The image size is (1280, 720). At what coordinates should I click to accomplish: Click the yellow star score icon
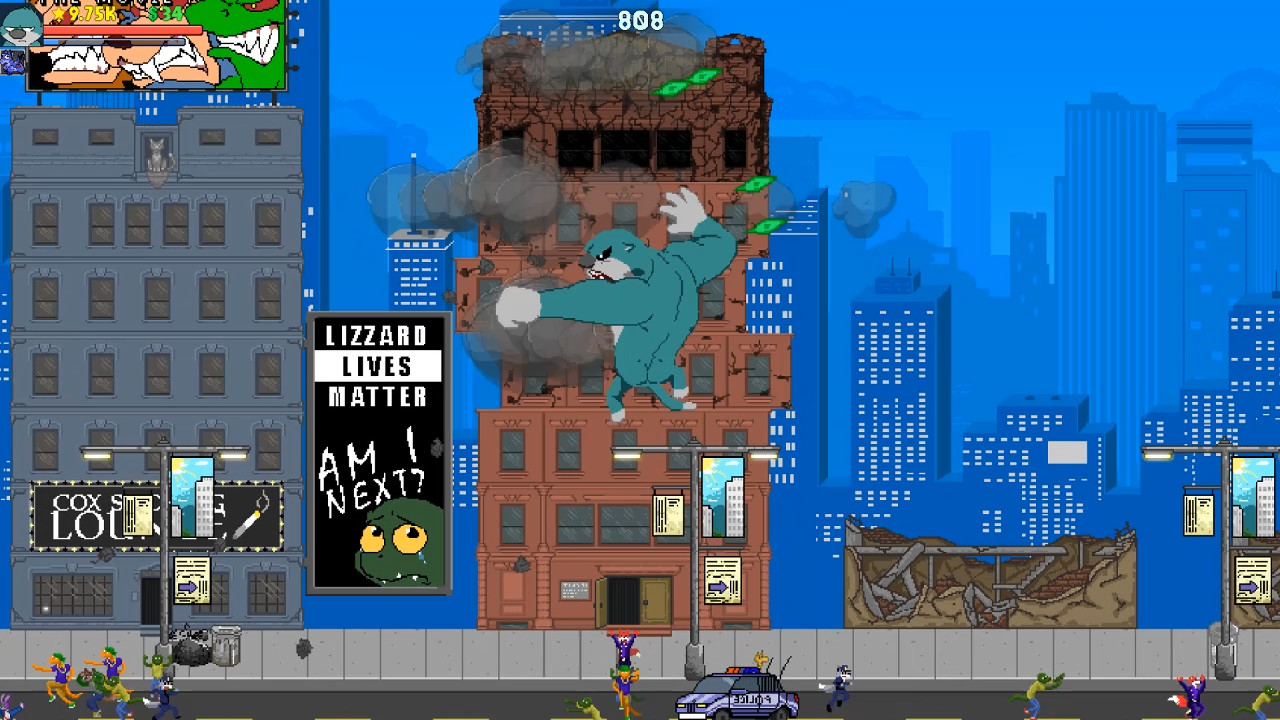tap(60, 14)
